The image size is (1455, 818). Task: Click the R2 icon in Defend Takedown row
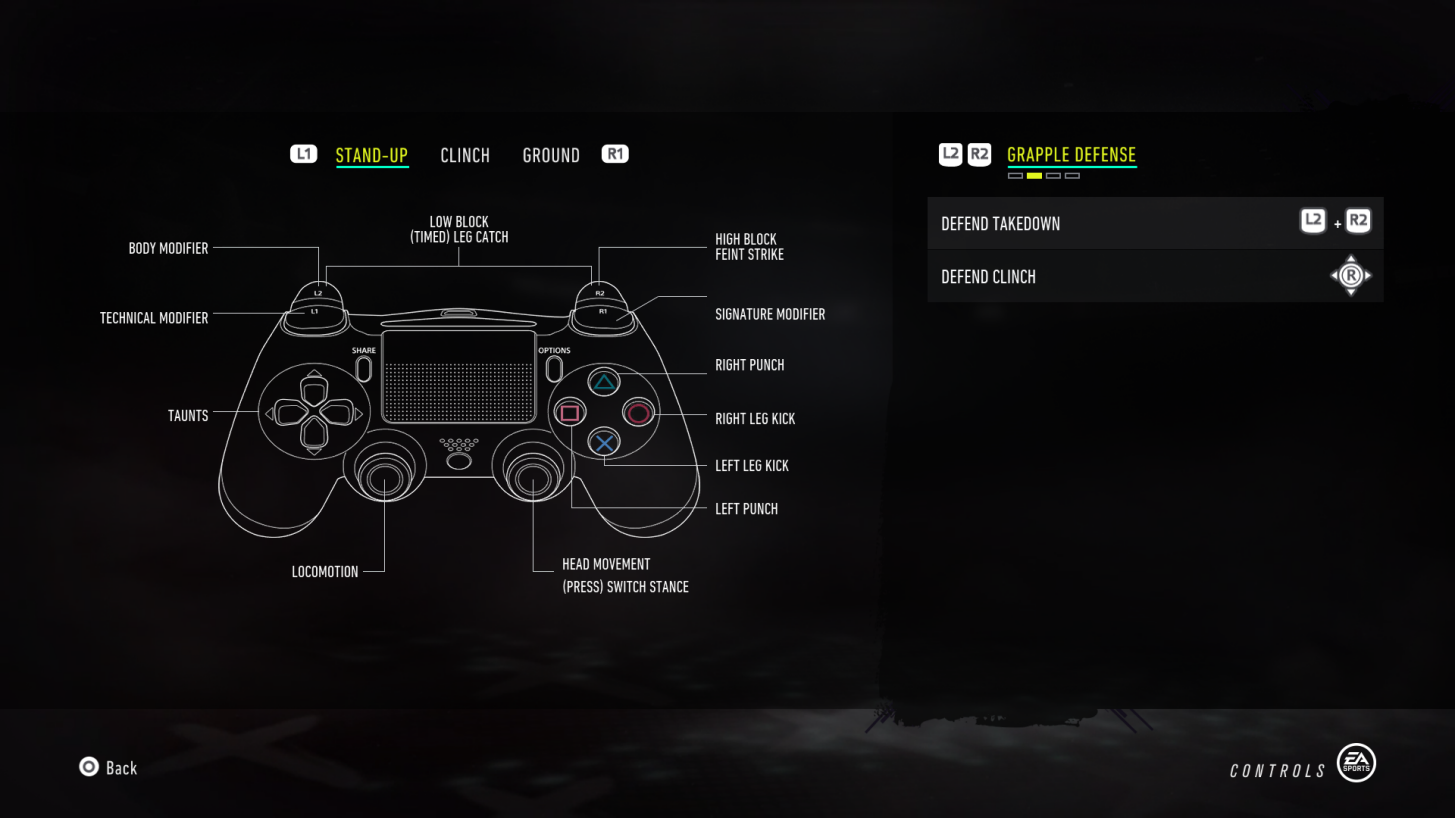[x=1357, y=221]
